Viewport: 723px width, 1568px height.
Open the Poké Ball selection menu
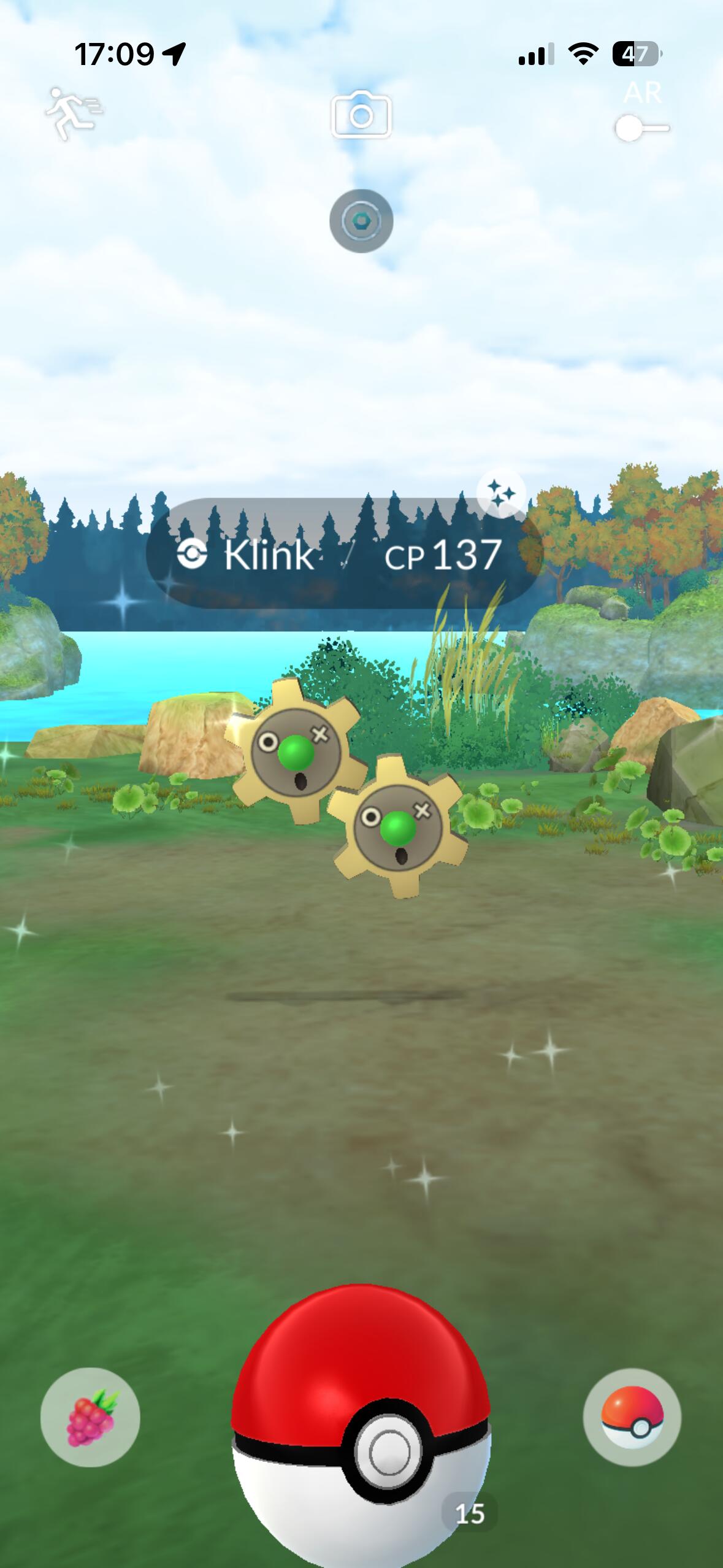click(x=632, y=1418)
